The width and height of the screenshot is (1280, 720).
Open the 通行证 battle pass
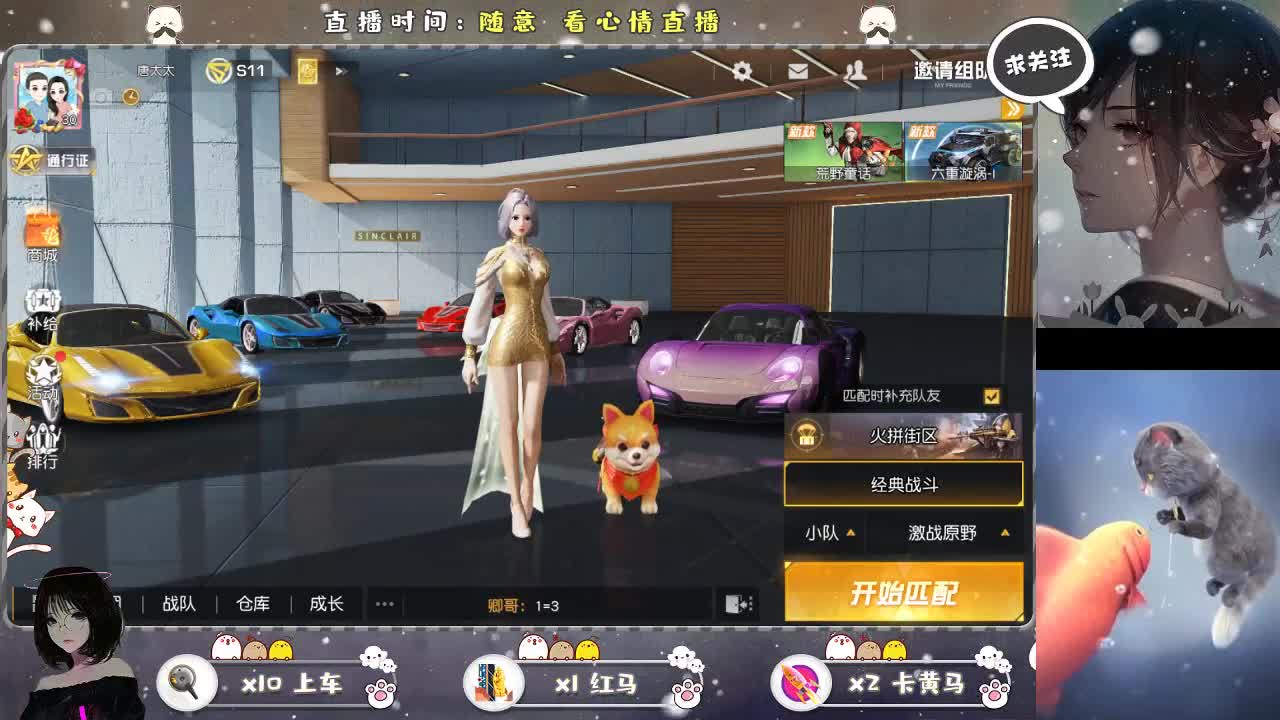click(x=44, y=160)
